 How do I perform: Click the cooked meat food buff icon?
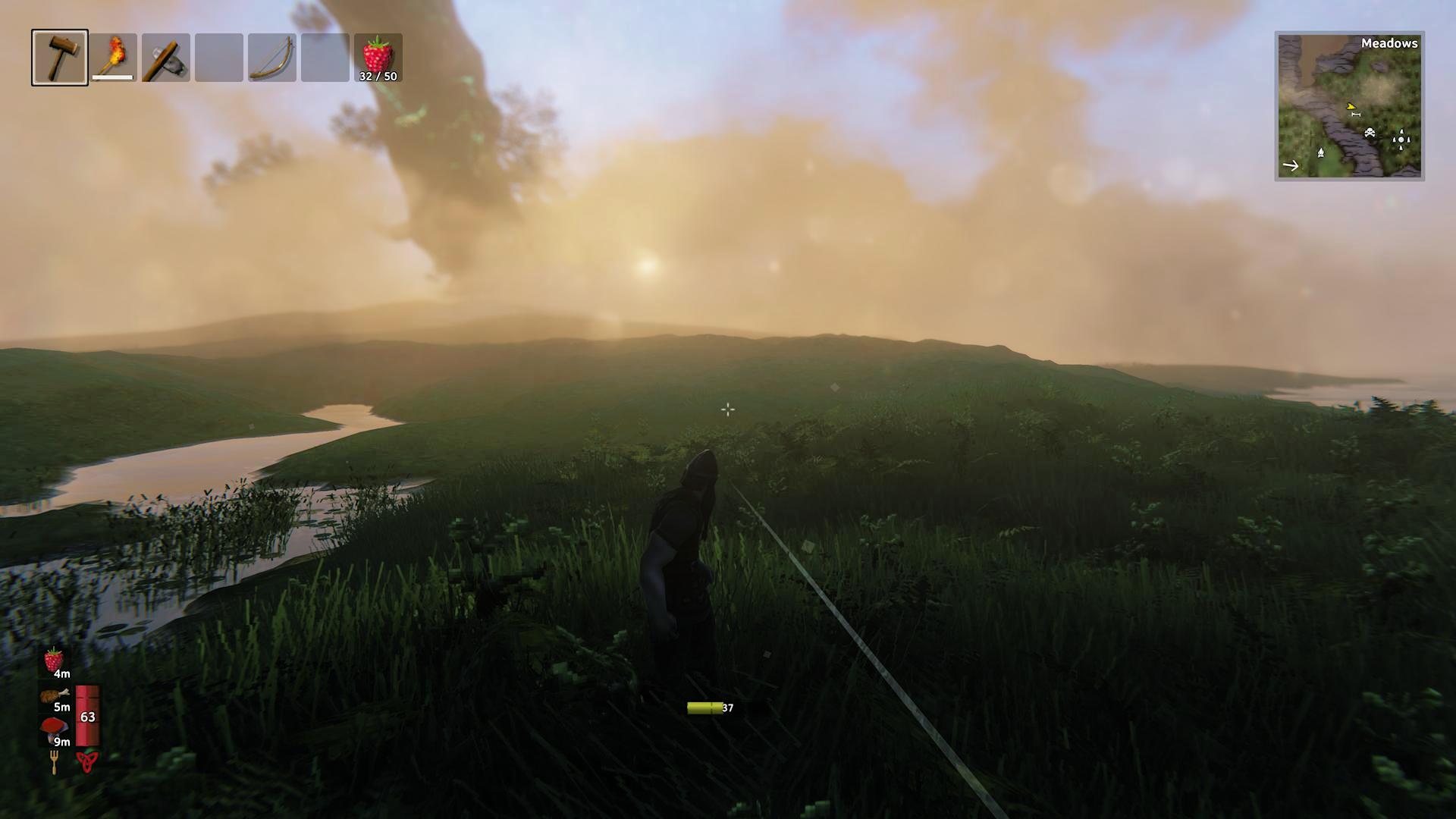coord(54,695)
